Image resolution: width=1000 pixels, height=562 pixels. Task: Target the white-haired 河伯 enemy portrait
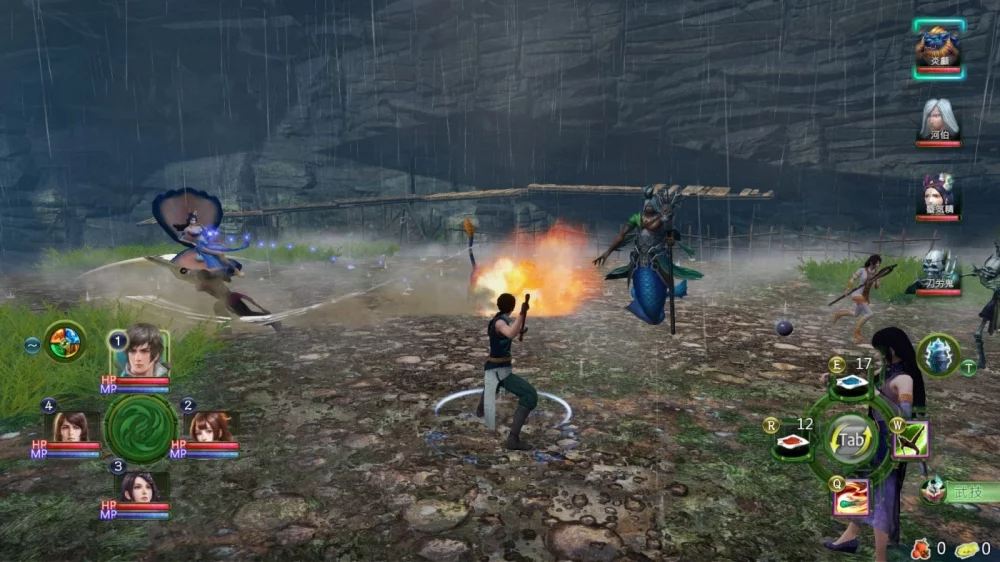coord(938,120)
